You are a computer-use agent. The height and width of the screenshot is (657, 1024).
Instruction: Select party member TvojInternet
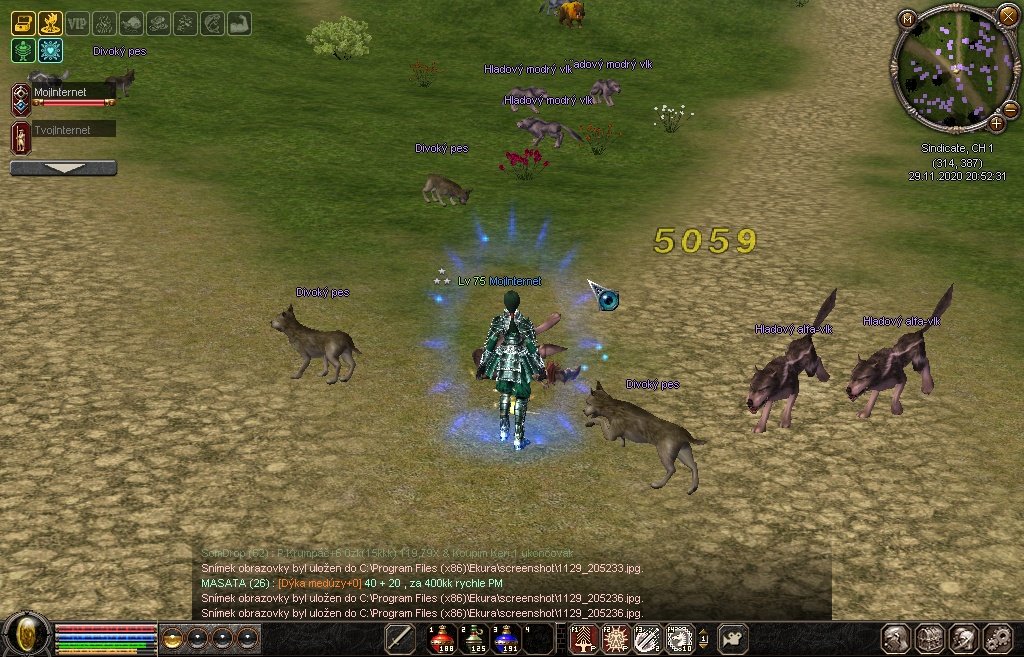point(72,131)
